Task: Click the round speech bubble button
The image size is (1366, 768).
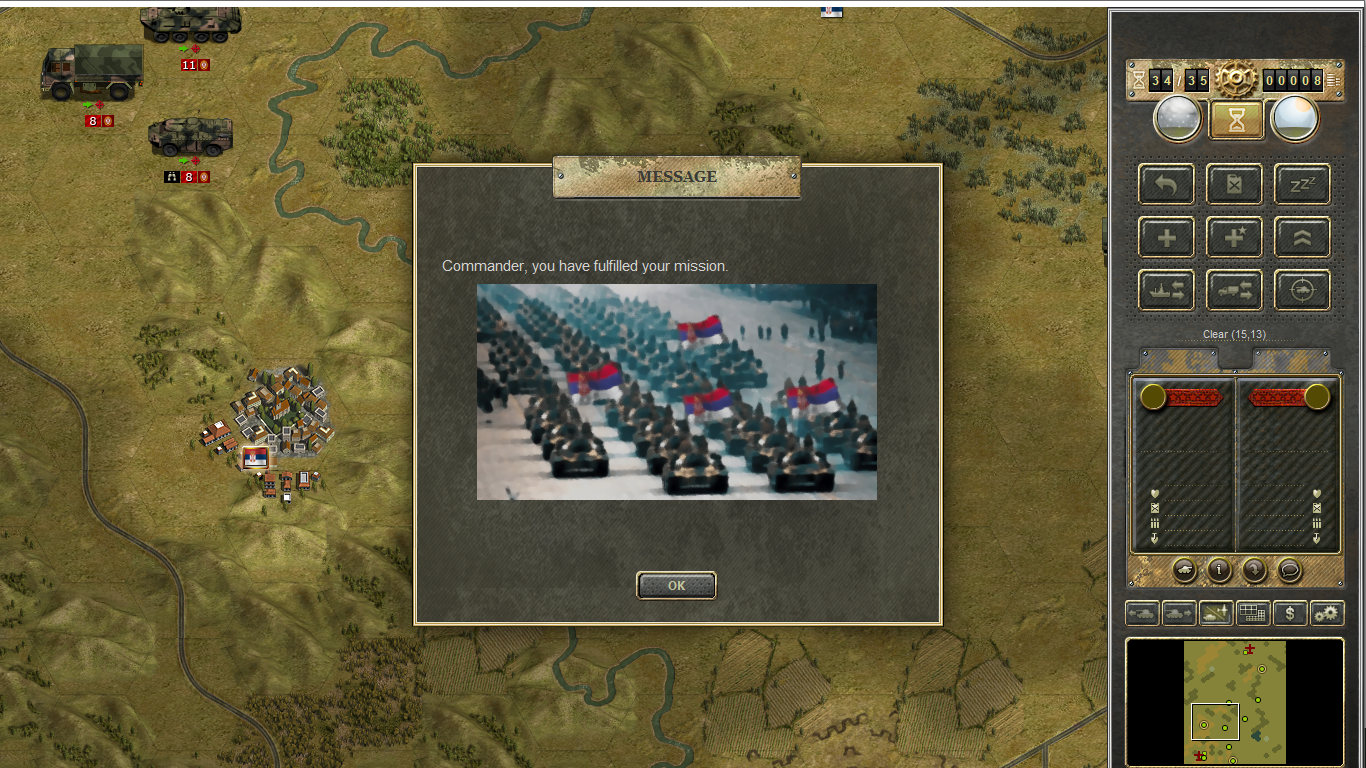Action: [1290, 570]
